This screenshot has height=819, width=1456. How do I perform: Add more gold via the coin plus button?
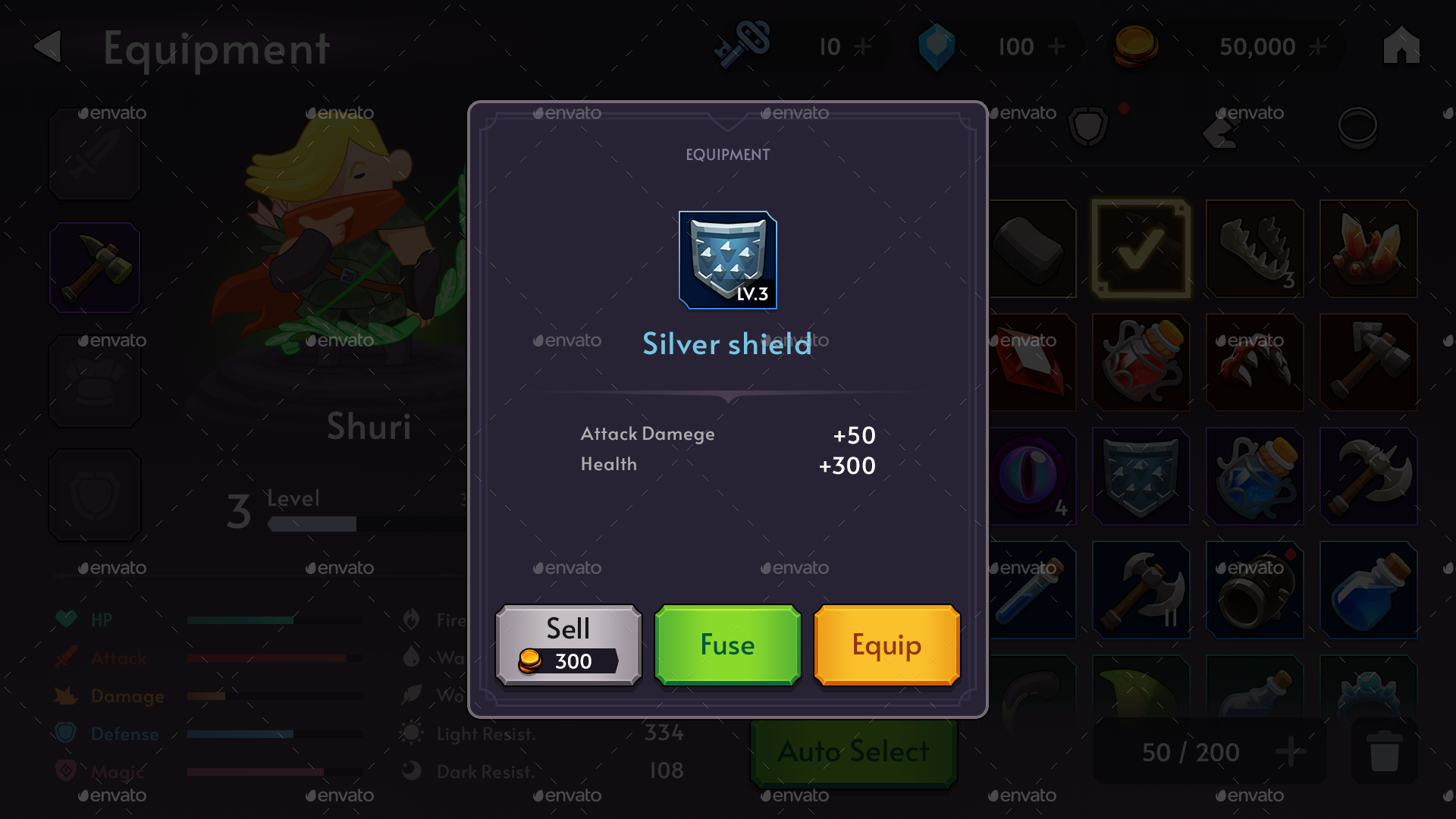click(1319, 47)
